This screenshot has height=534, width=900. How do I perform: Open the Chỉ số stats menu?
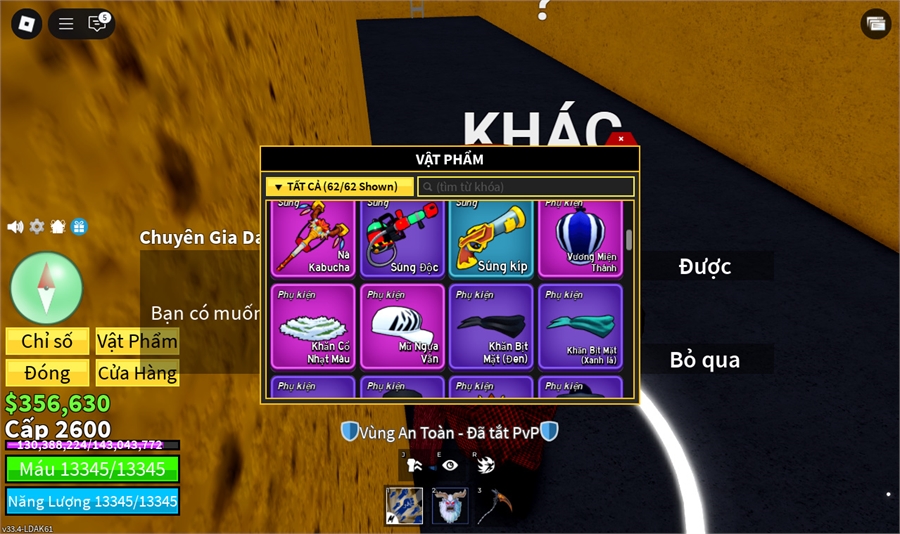coord(48,341)
